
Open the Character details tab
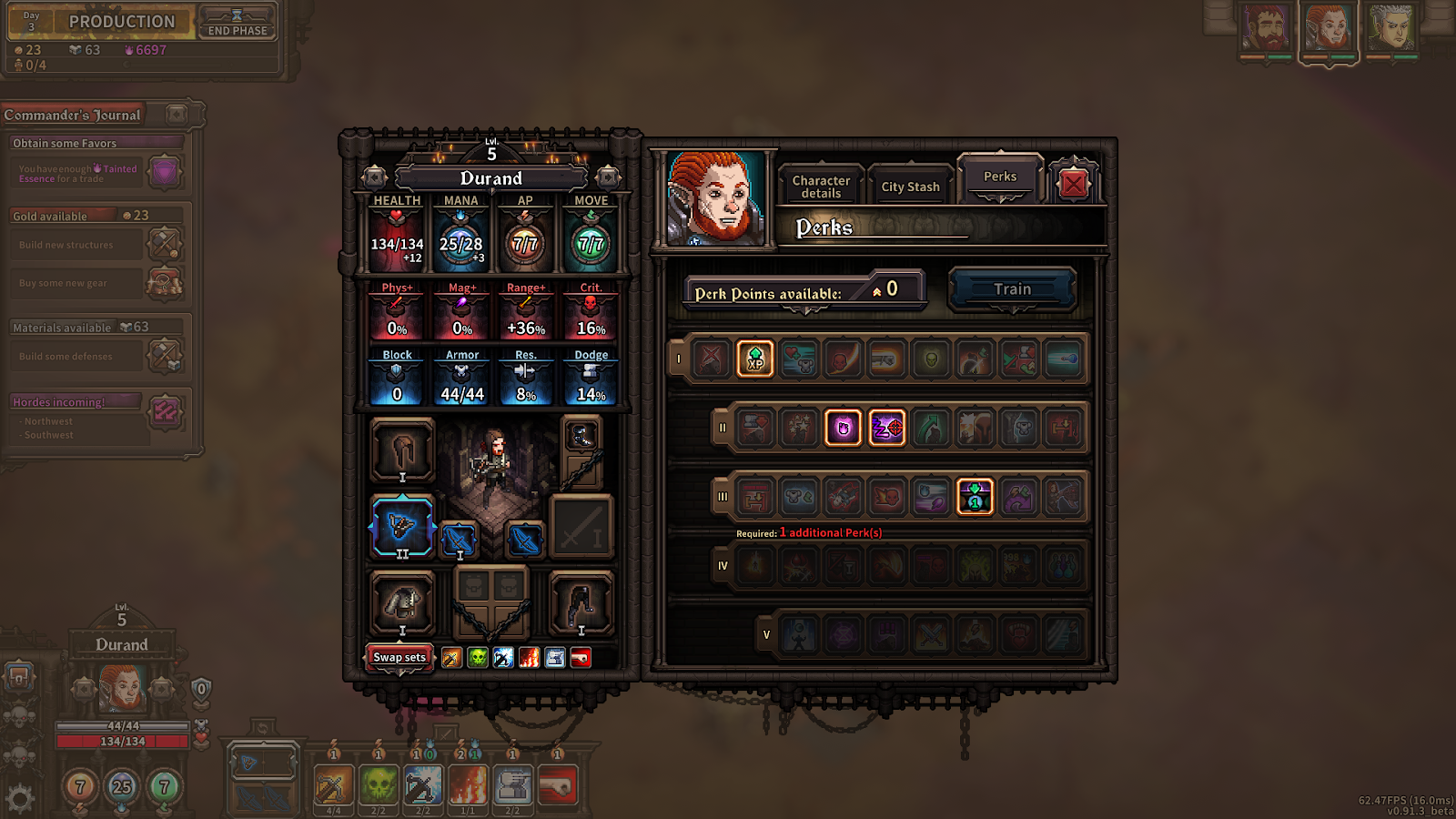821,187
